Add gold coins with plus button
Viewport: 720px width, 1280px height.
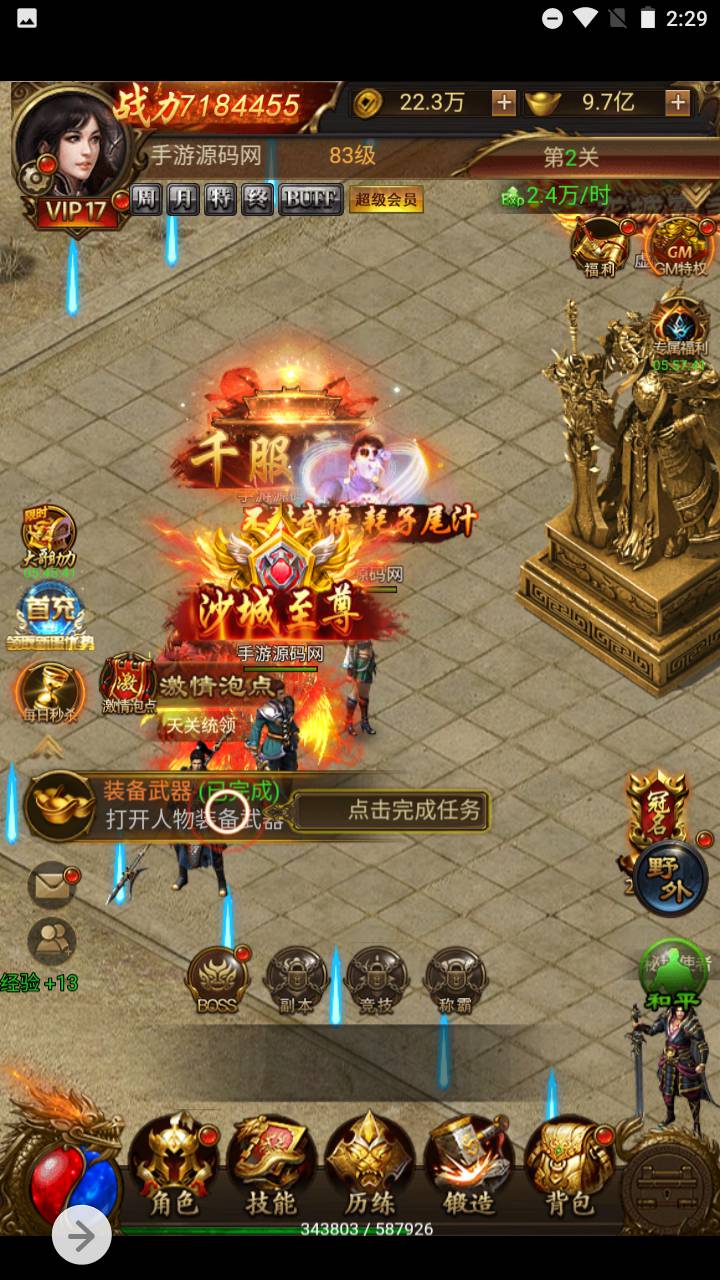coord(504,102)
